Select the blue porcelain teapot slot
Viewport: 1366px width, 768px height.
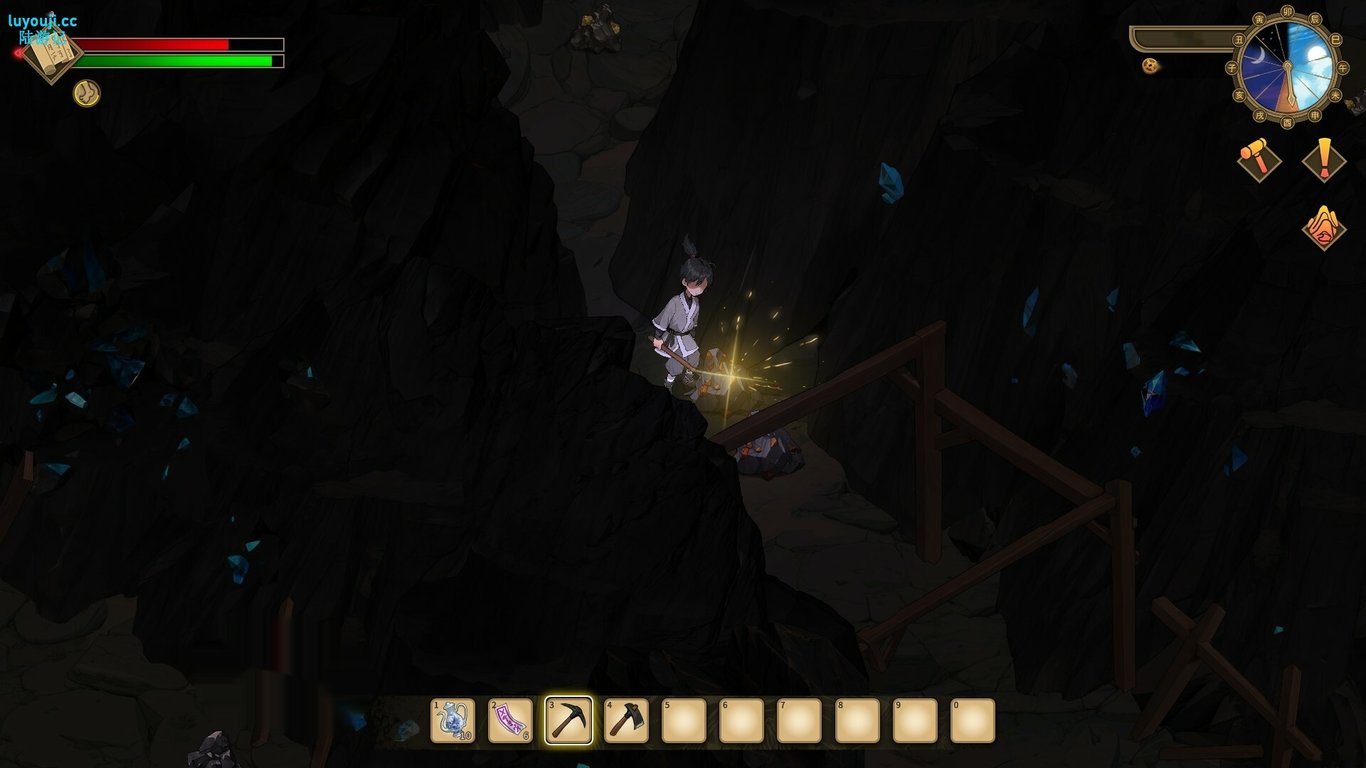453,720
